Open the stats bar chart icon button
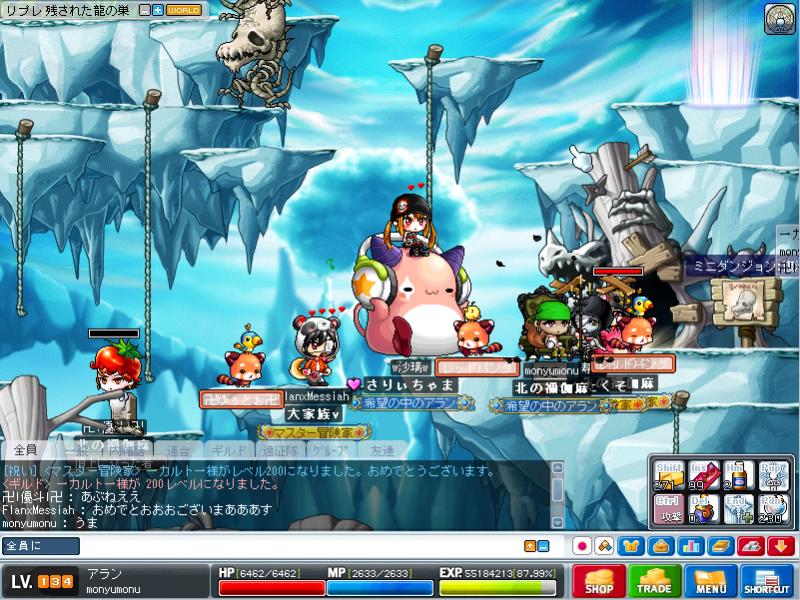This screenshot has width=800, height=600. (690, 546)
